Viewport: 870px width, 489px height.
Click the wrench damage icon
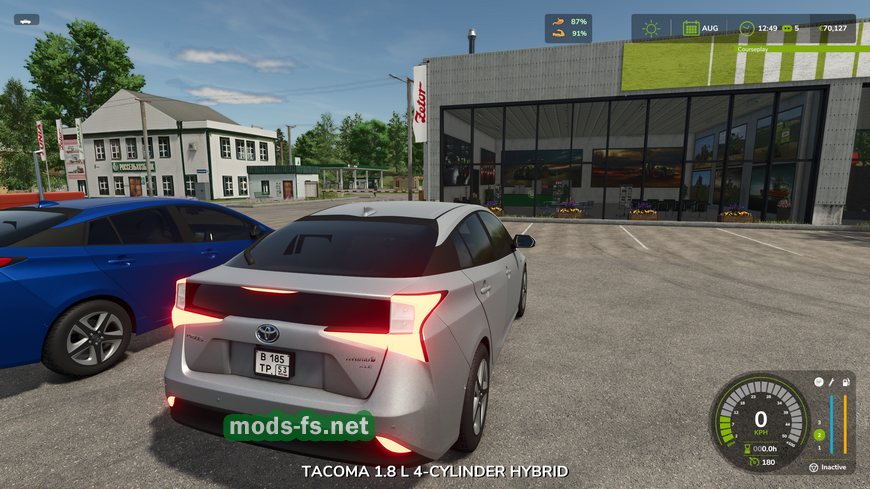831,382
